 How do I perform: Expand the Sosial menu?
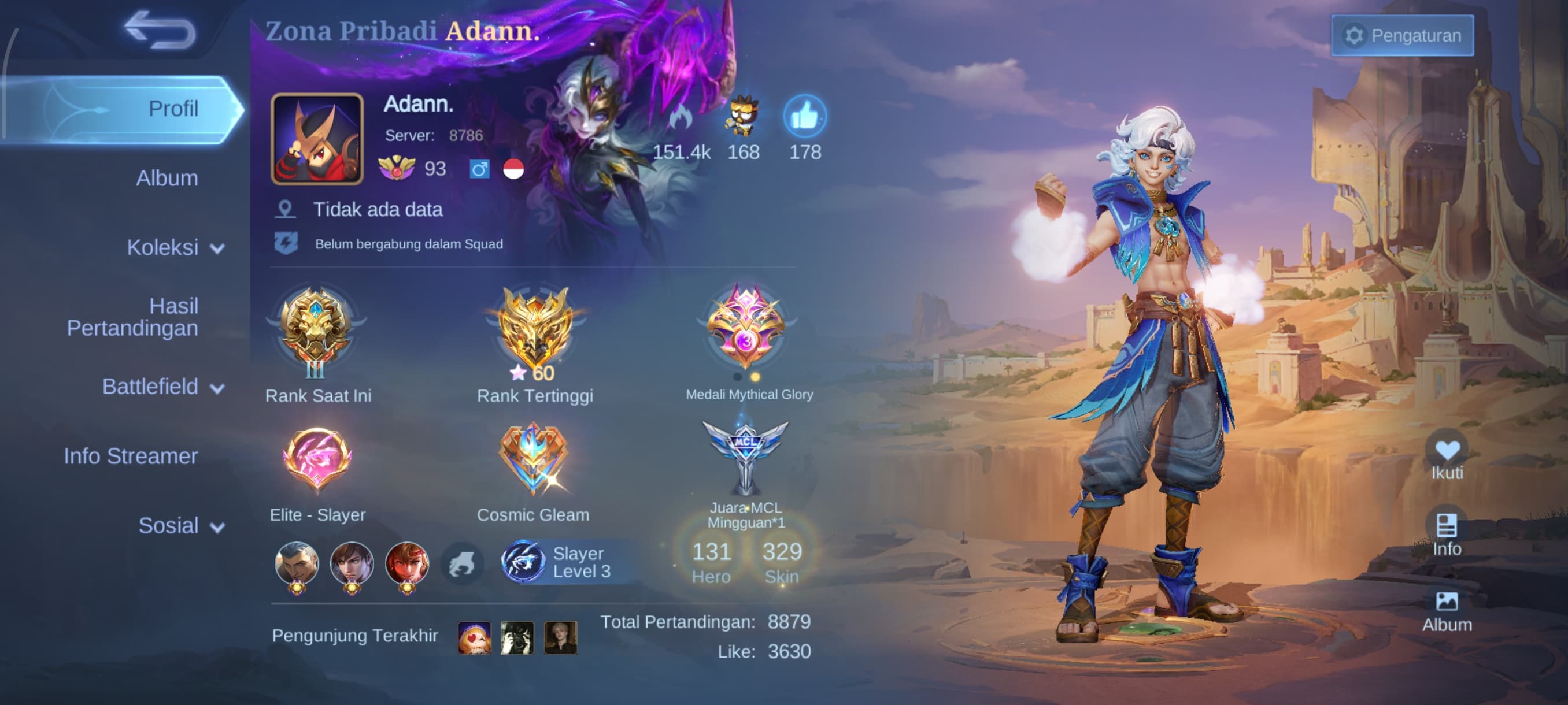click(181, 525)
